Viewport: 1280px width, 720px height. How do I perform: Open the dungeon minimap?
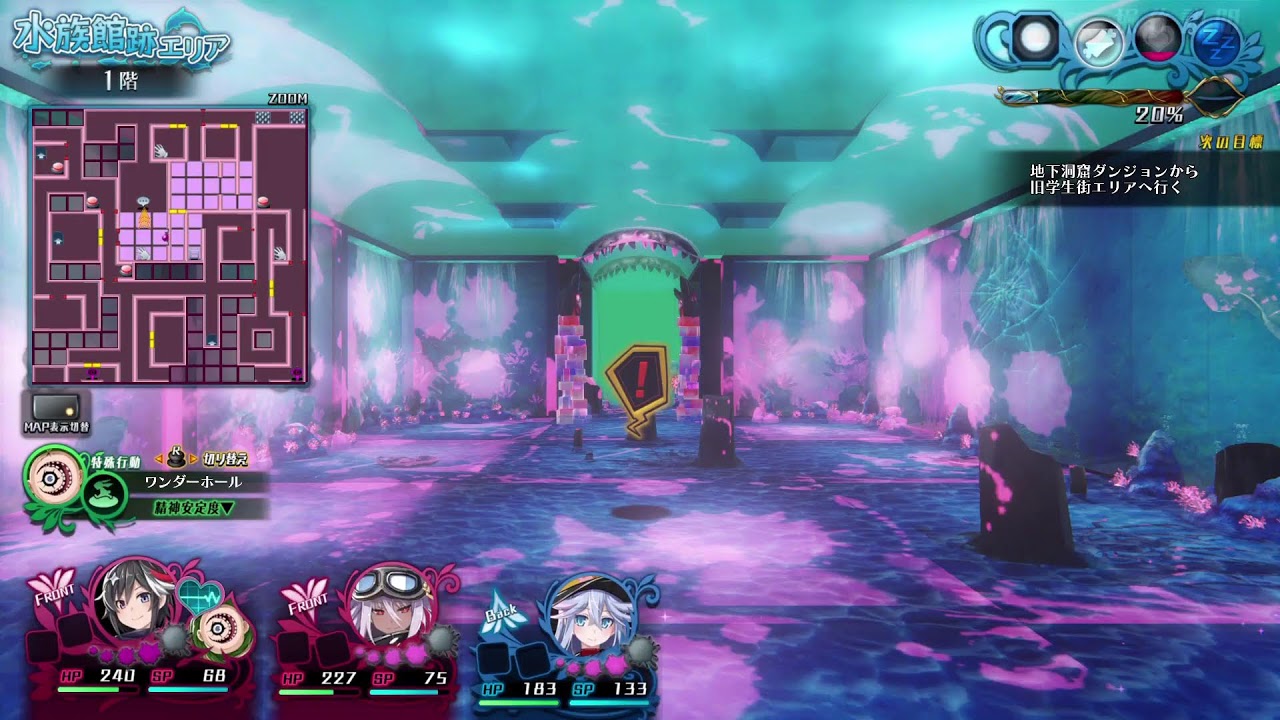click(169, 246)
